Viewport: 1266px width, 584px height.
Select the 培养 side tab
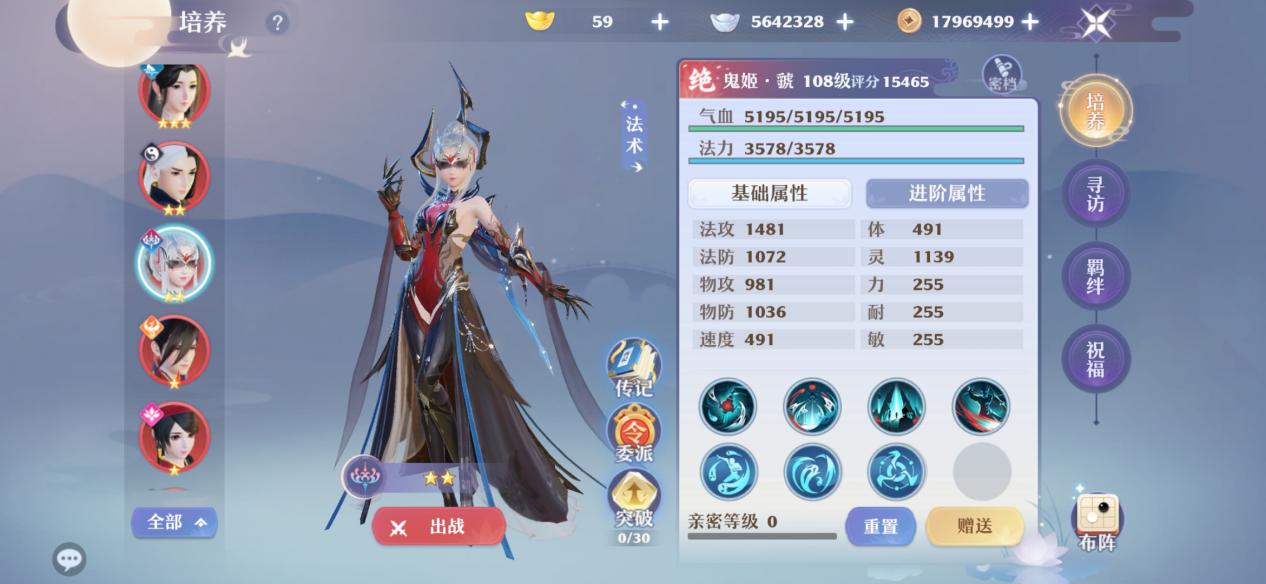pyautogui.click(x=1095, y=110)
